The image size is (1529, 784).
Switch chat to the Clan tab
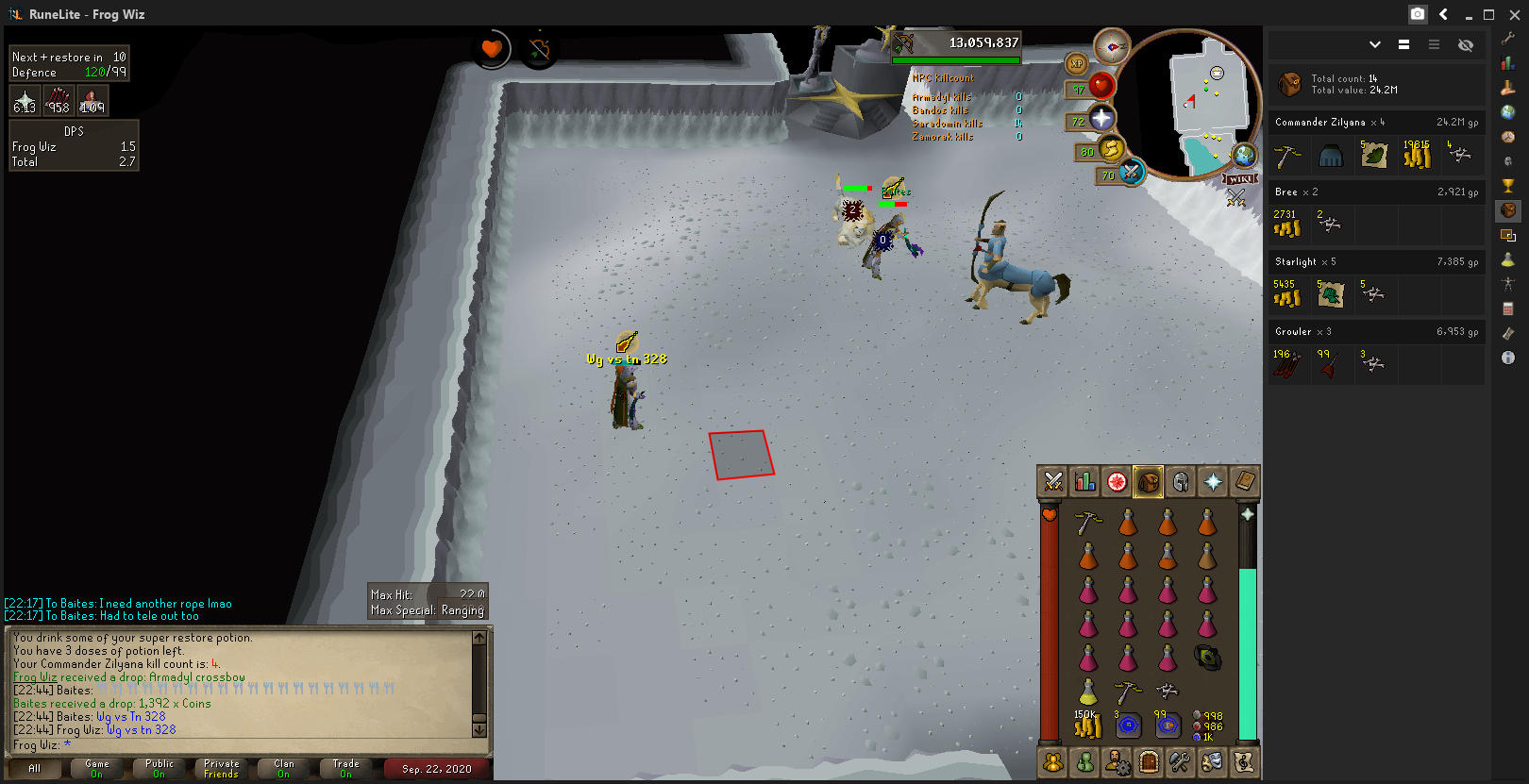[284, 768]
